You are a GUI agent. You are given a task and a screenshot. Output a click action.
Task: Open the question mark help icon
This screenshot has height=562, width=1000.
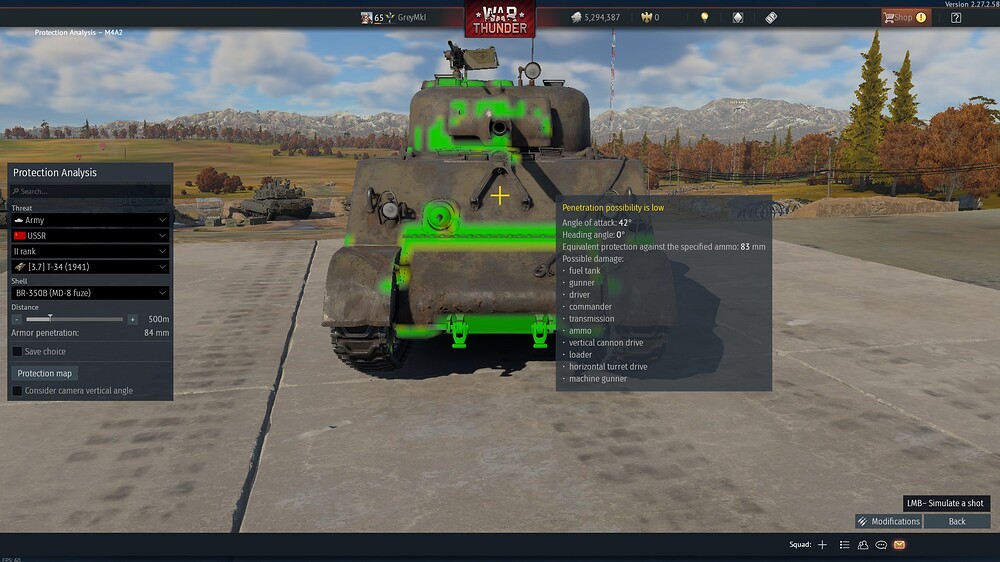pos(956,17)
